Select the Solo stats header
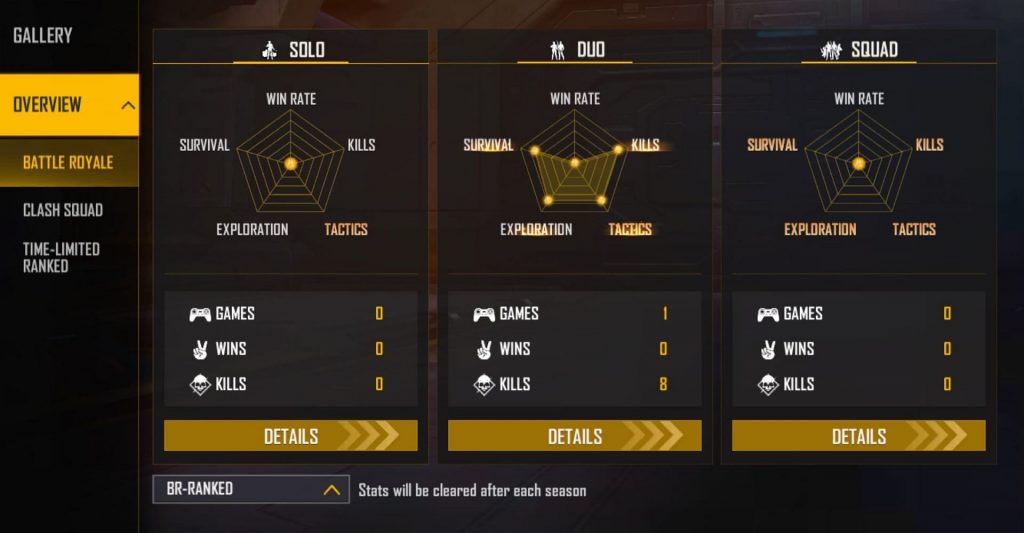Screen dimensions: 1024x533 [291, 50]
